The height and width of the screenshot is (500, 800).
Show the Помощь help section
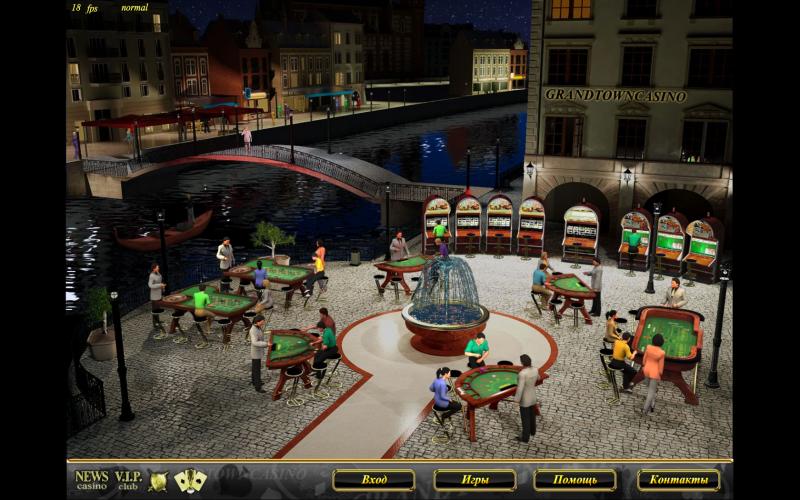point(574,480)
